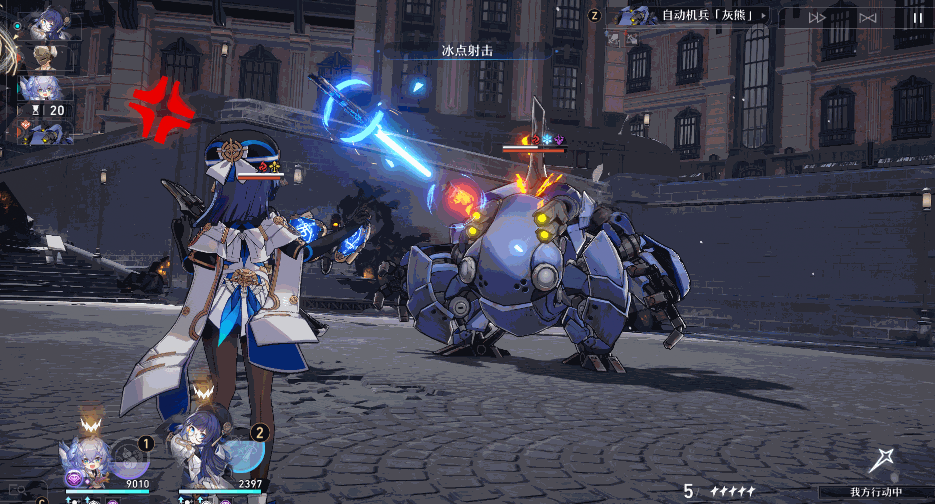
Task: Activate skill orb numbered 1
Action: (x=130, y=455)
